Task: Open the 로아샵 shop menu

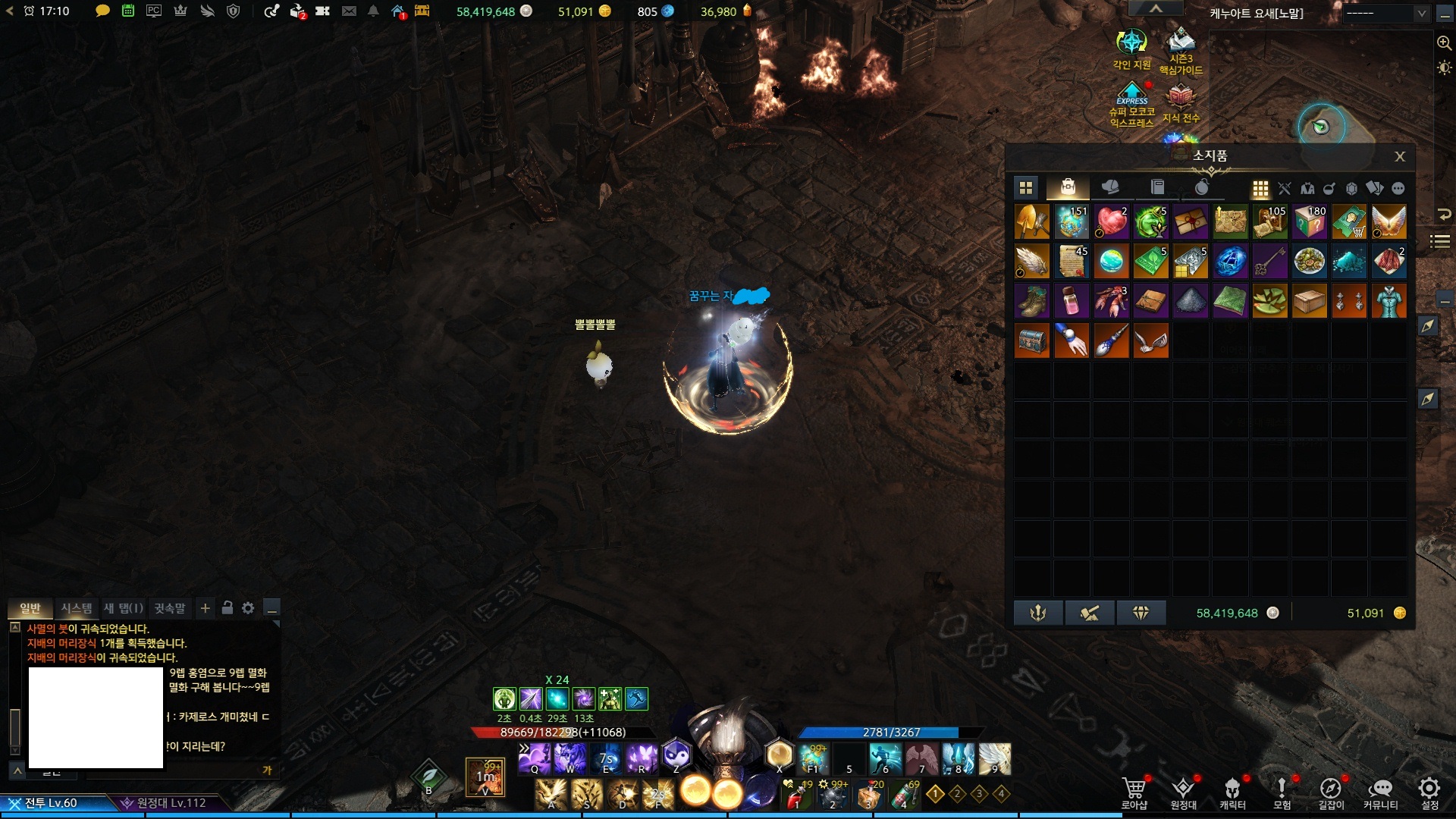Action: 1134,792
